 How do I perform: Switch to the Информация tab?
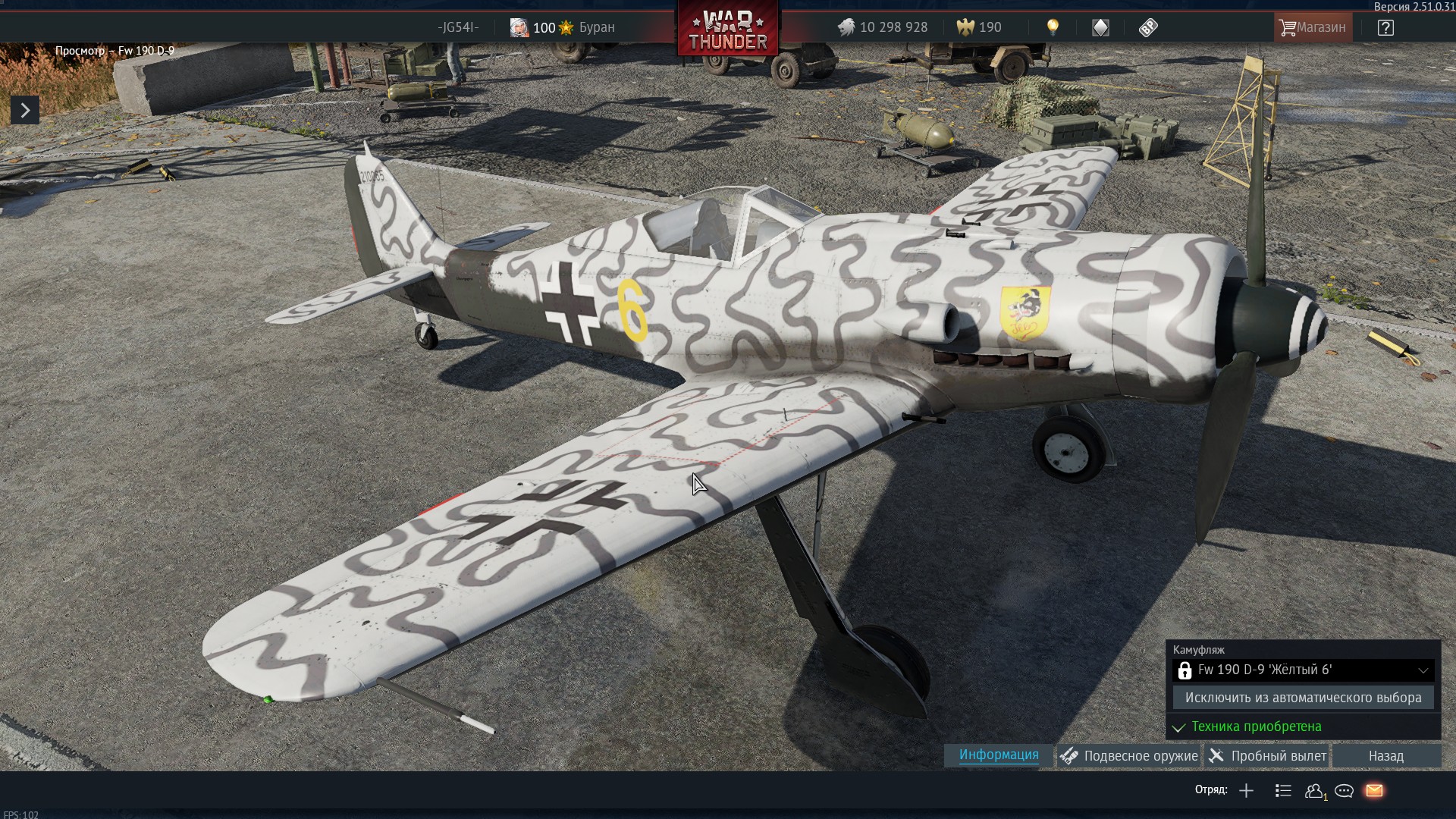point(999,755)
